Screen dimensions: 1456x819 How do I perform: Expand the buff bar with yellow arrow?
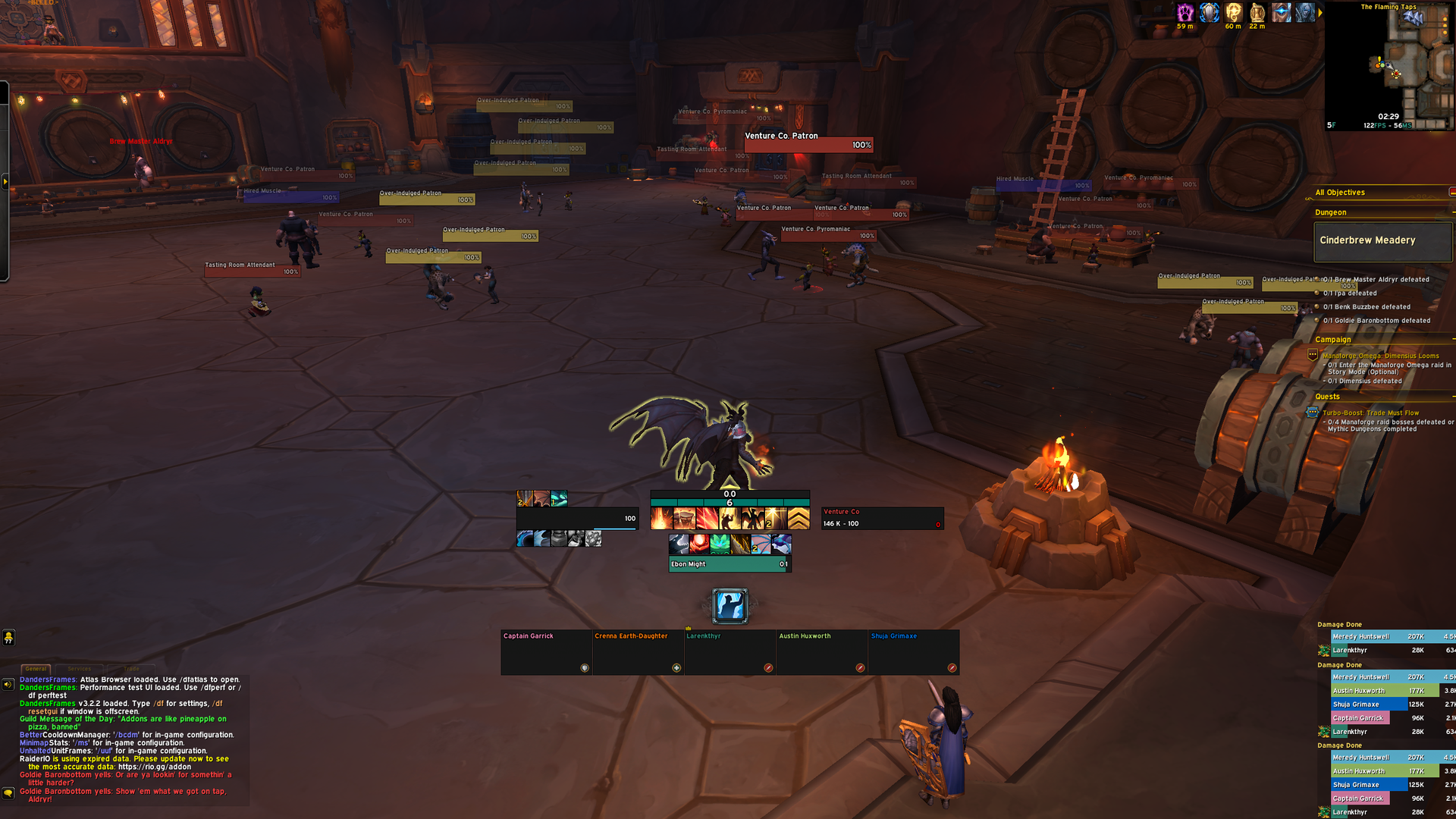pyautogui.click(x=1320, y=13)
